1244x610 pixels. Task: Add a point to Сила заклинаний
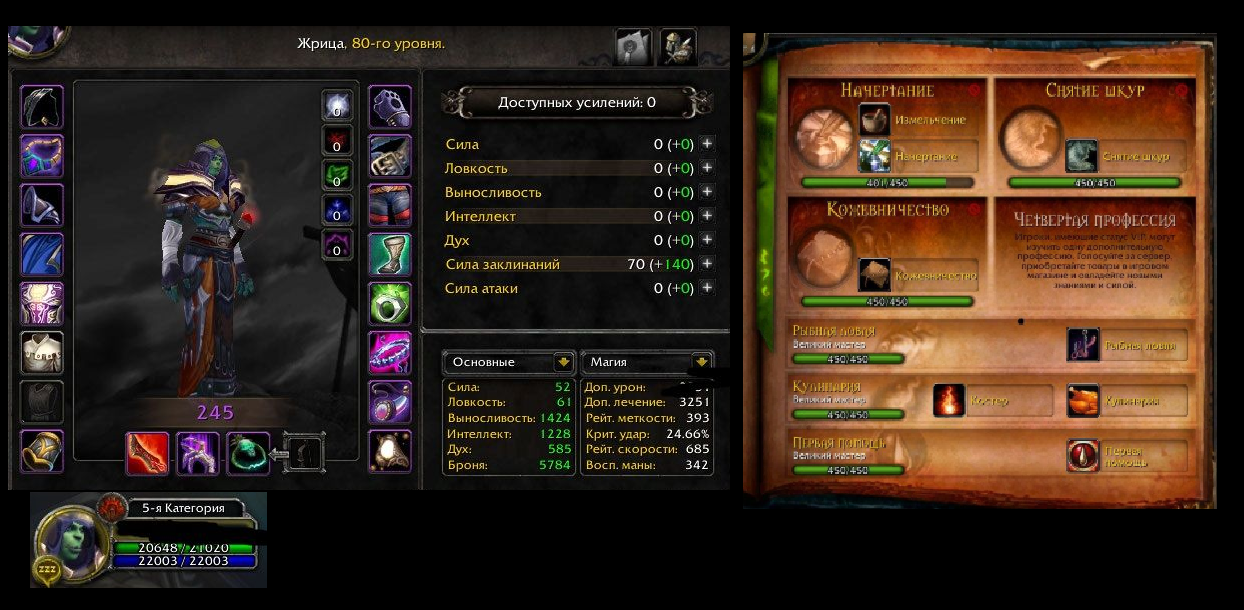pos(707,264)
